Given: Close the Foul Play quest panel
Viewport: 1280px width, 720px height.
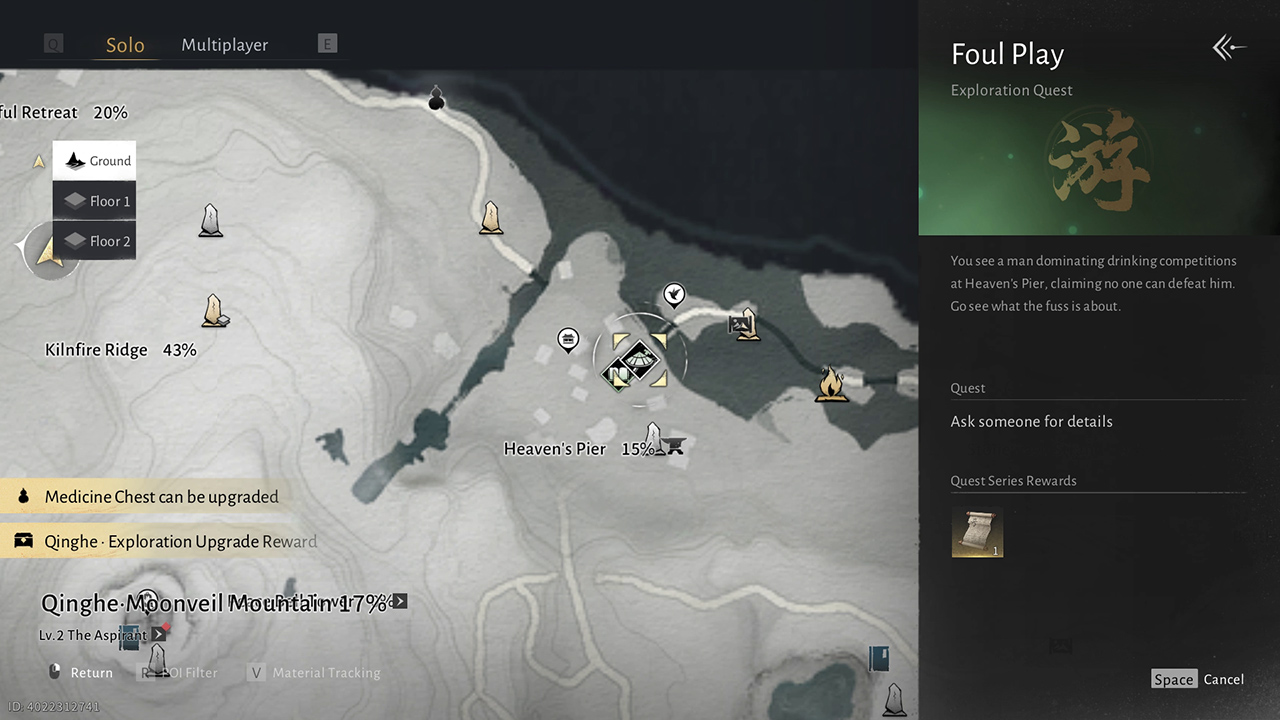Looking at the screenshot, I should [x=1229, y=47].
